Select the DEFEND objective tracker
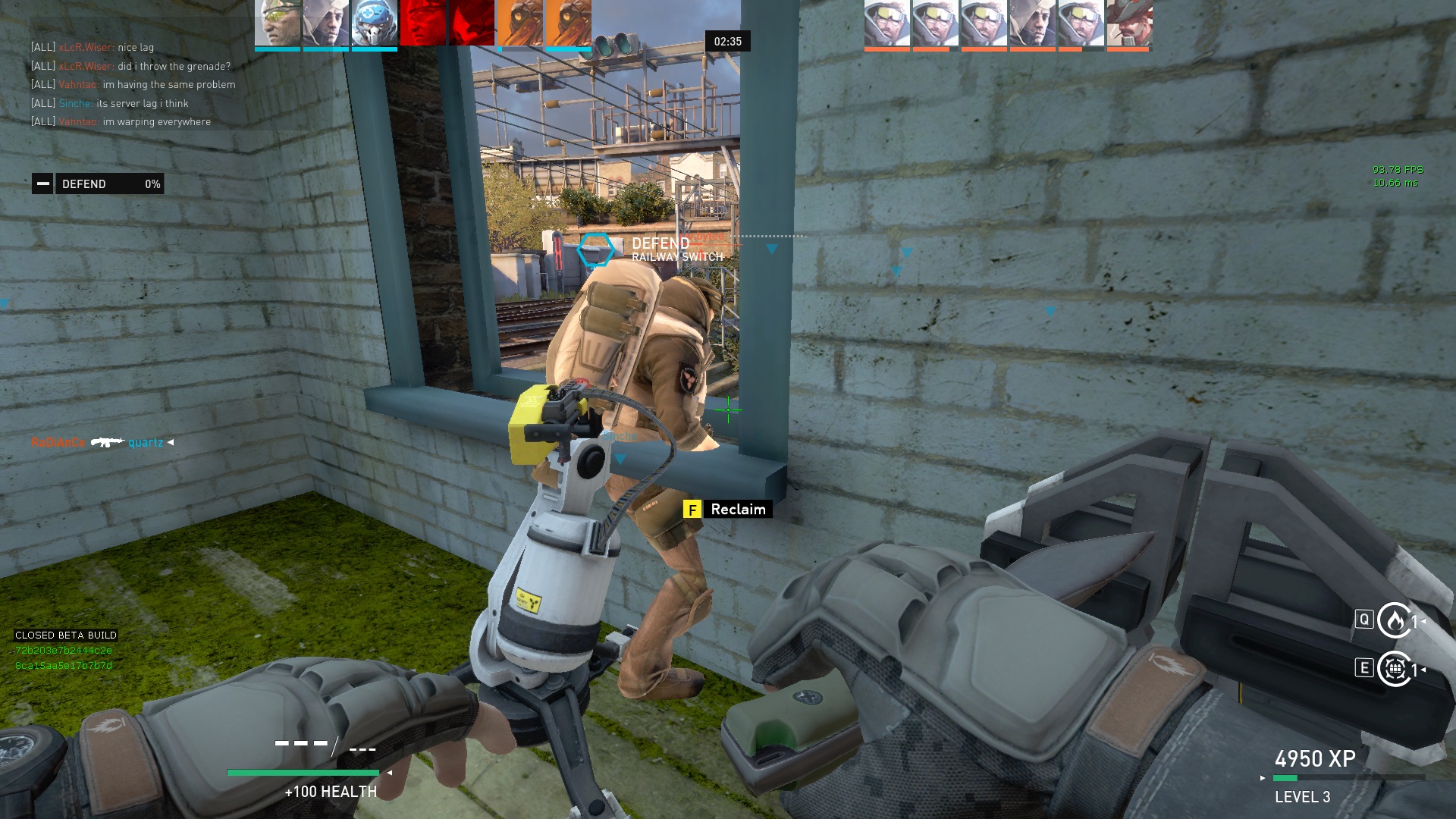Viewport: 1456px width, 819px height. point(98,184)
